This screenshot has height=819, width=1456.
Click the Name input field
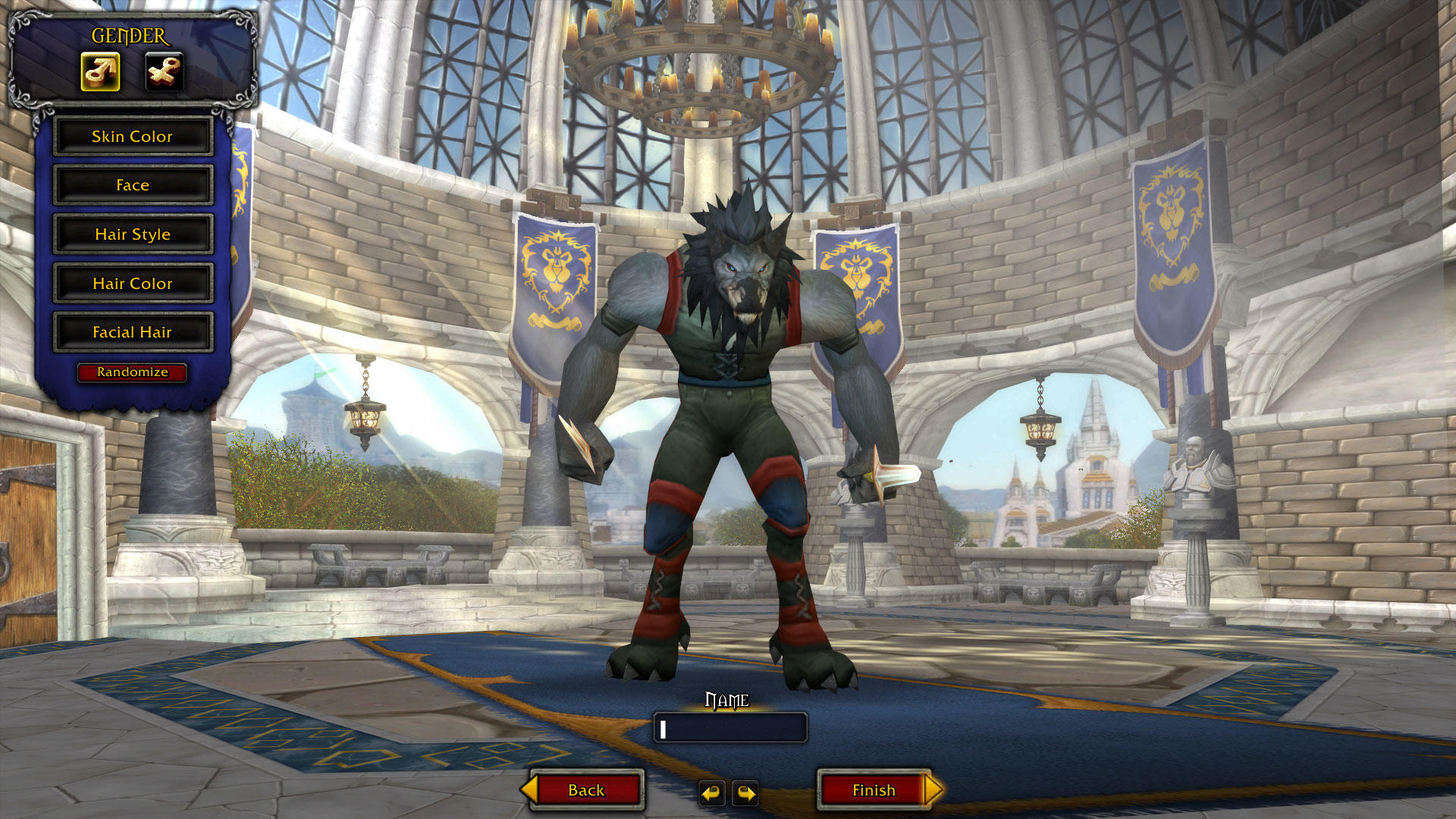pyautogui.click(x=730, y=728)
